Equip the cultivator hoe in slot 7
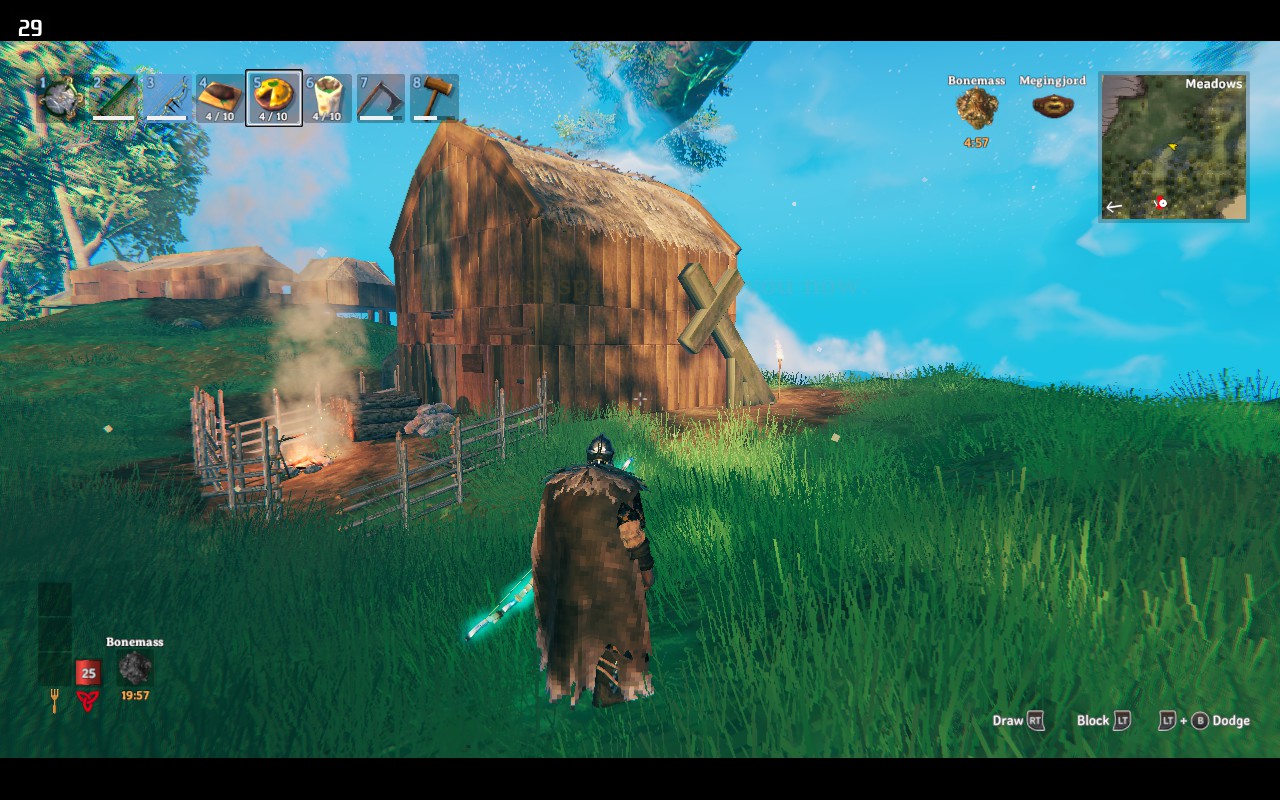 (x=380, y=98)
